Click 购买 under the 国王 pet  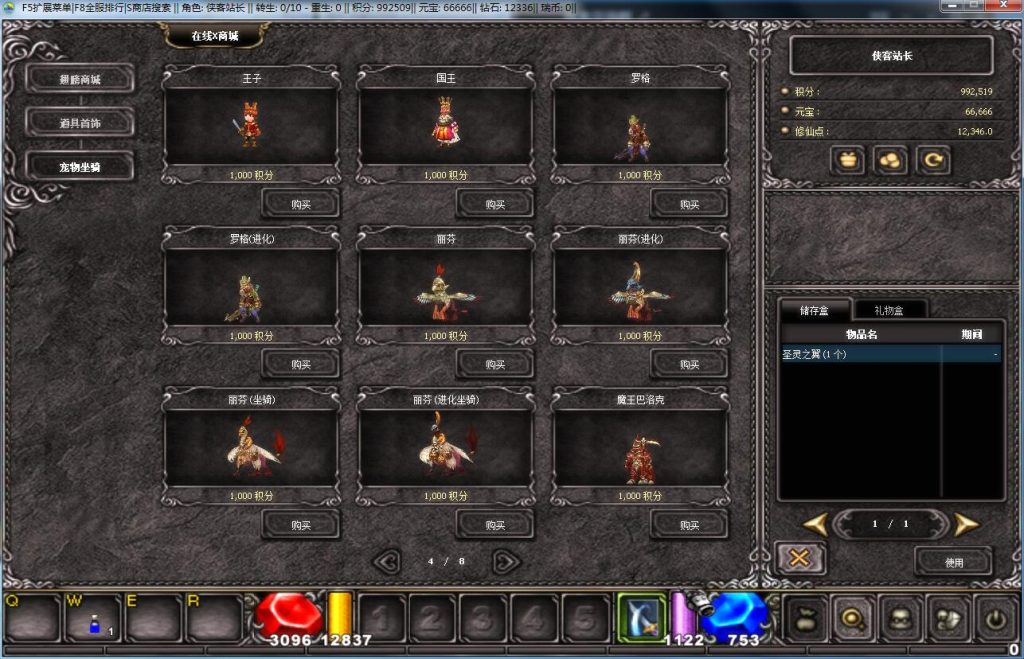(x=495, y=203)
